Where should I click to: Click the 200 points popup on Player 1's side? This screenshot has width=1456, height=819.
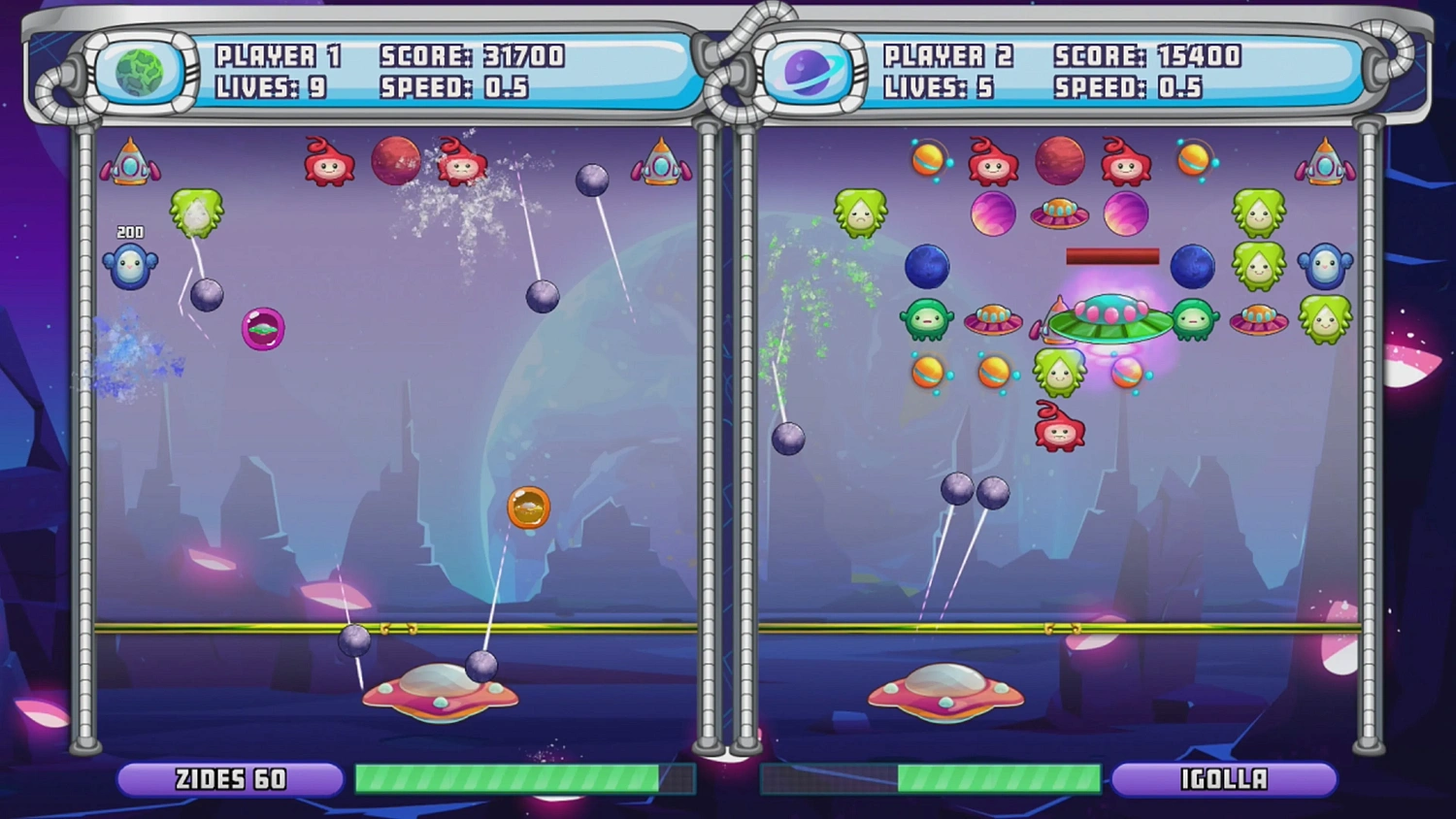point(129,232)
